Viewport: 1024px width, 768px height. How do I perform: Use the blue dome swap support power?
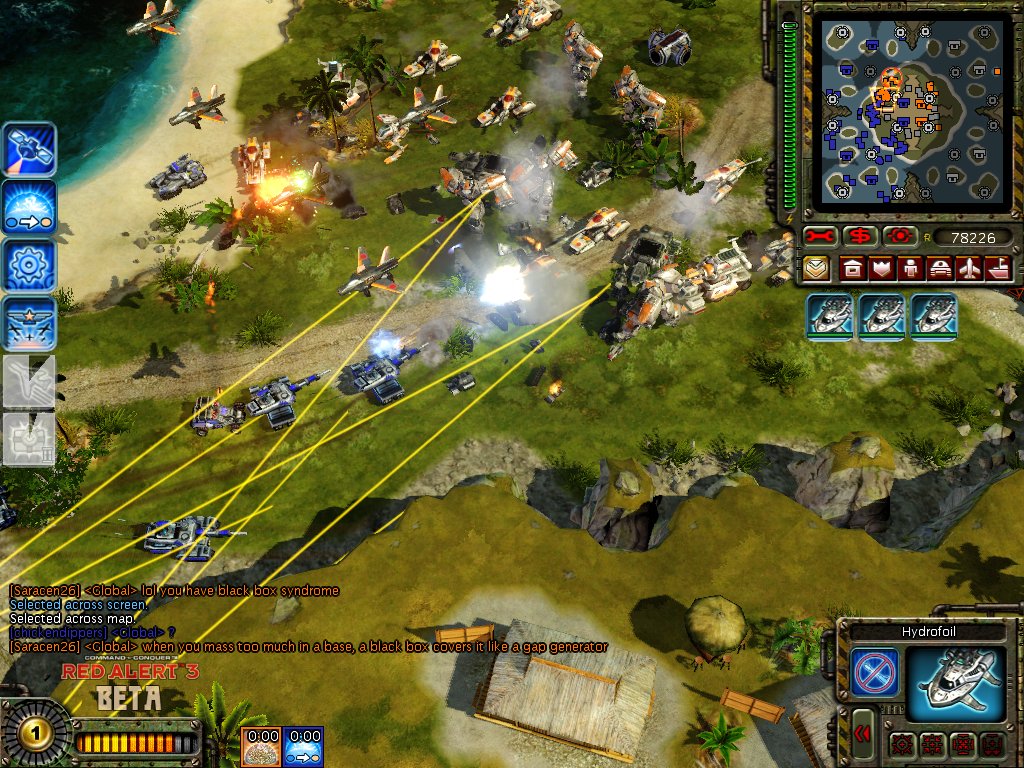click(29, 208)
